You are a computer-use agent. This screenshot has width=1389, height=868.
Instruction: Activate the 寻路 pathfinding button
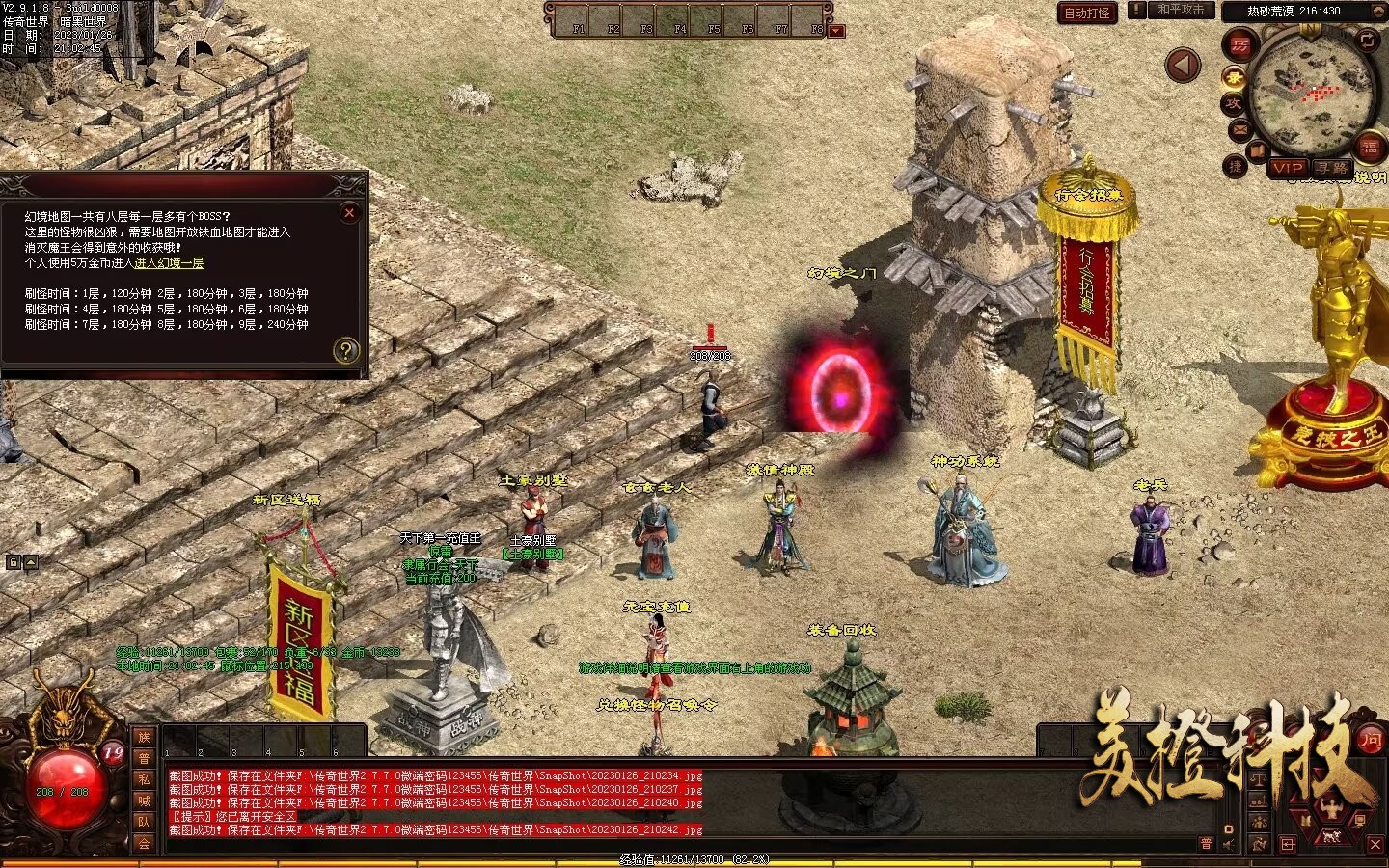coord(1331,168)
